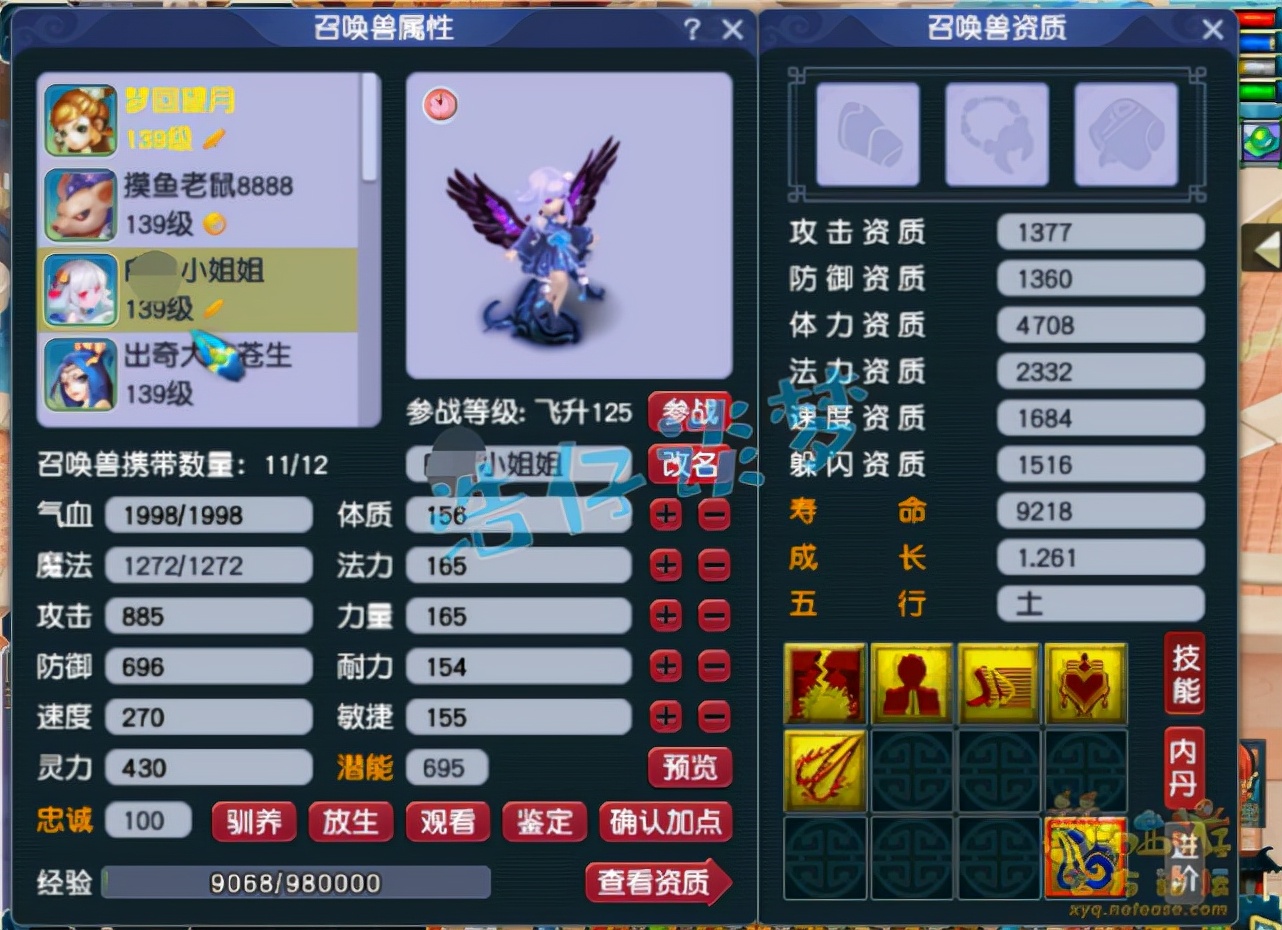
Task: Open the first pet equipment slot
Action: coord(866,133)
